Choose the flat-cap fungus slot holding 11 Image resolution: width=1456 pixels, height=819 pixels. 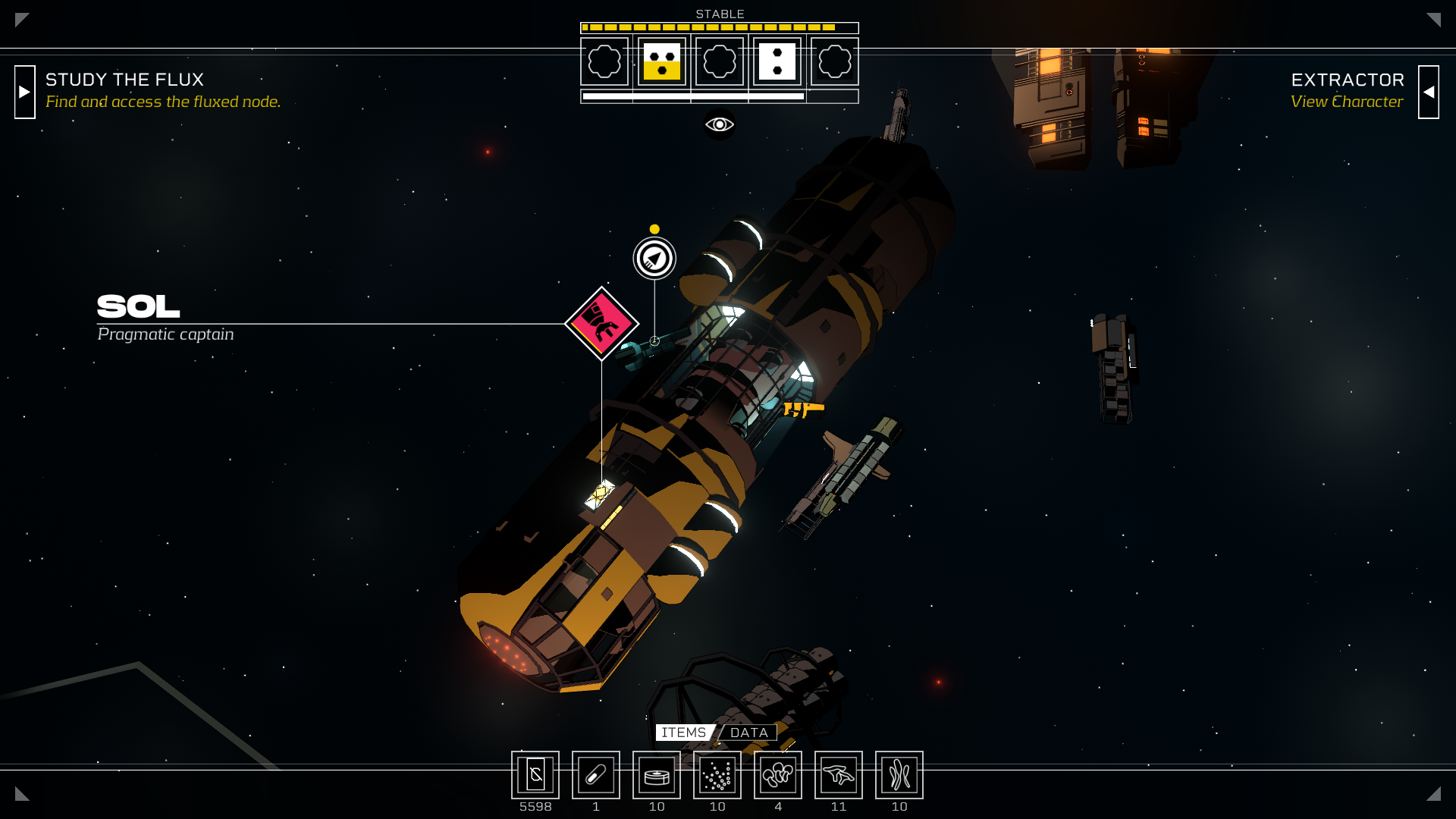pos(839,775)
